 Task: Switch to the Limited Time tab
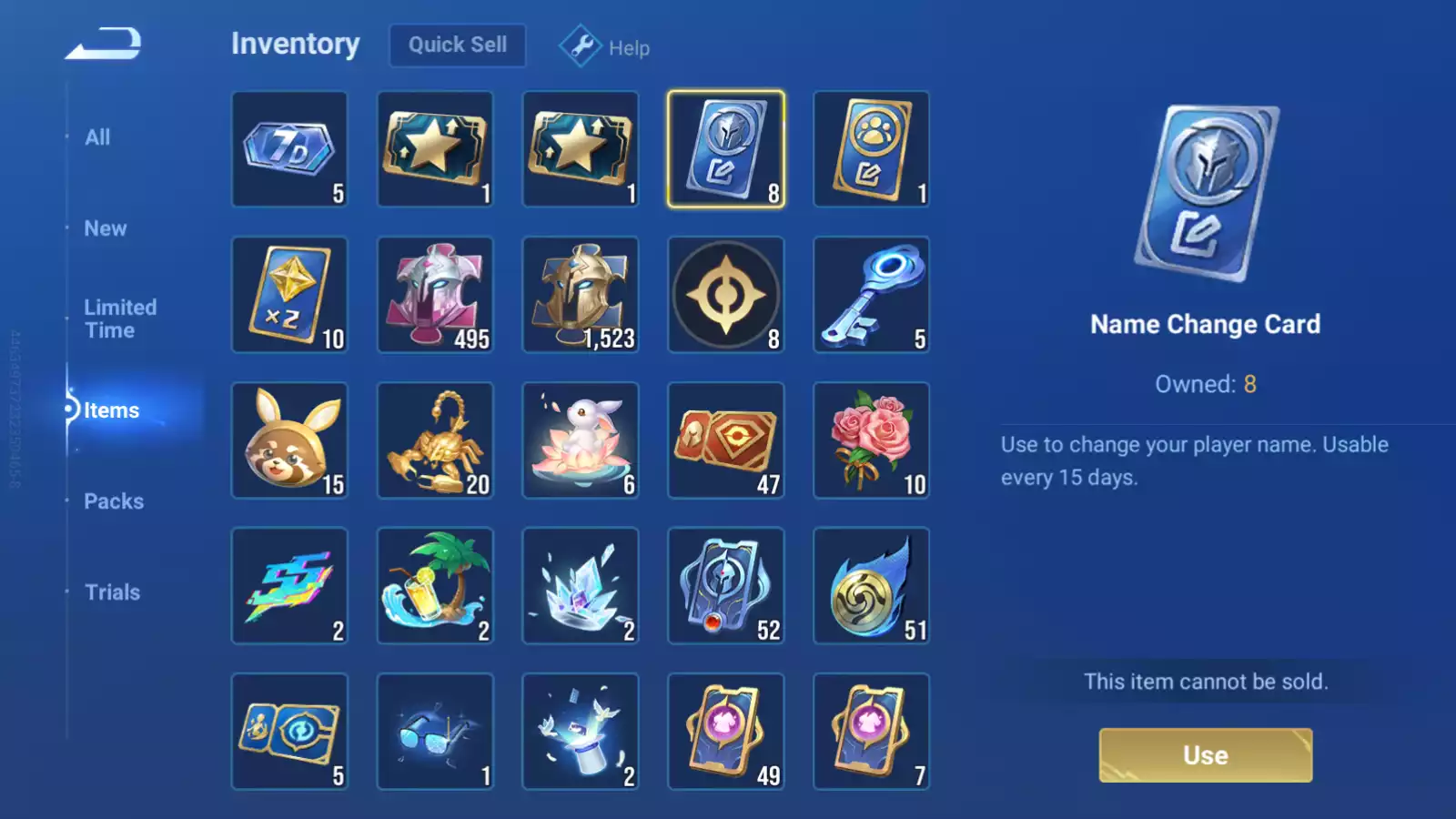(x=120, y=318)
